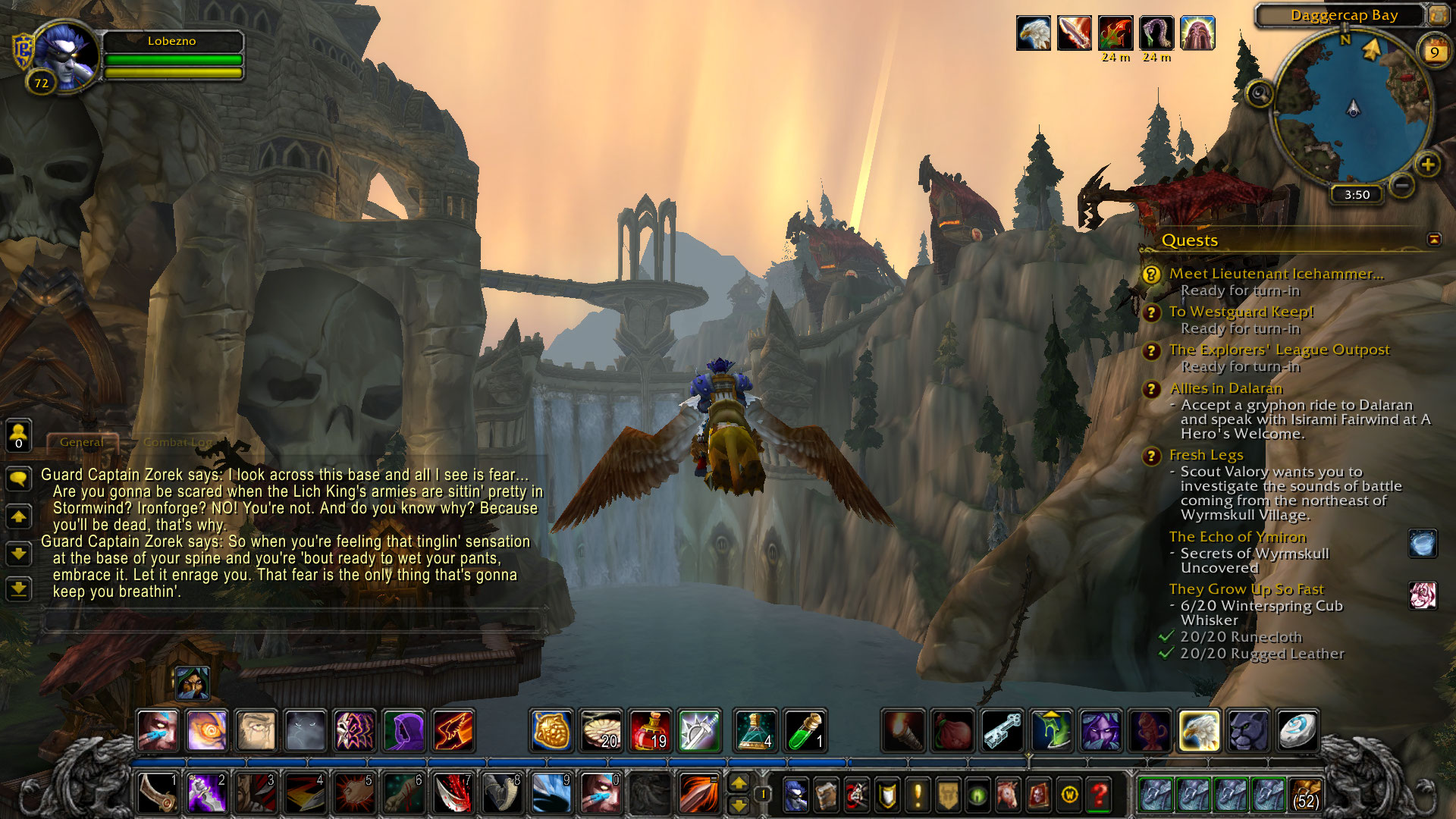The width and height of the screenshot is (1456, 819).
Task: Select the Allies in Dalaran quest entry
Action: tap(1225, 388)
